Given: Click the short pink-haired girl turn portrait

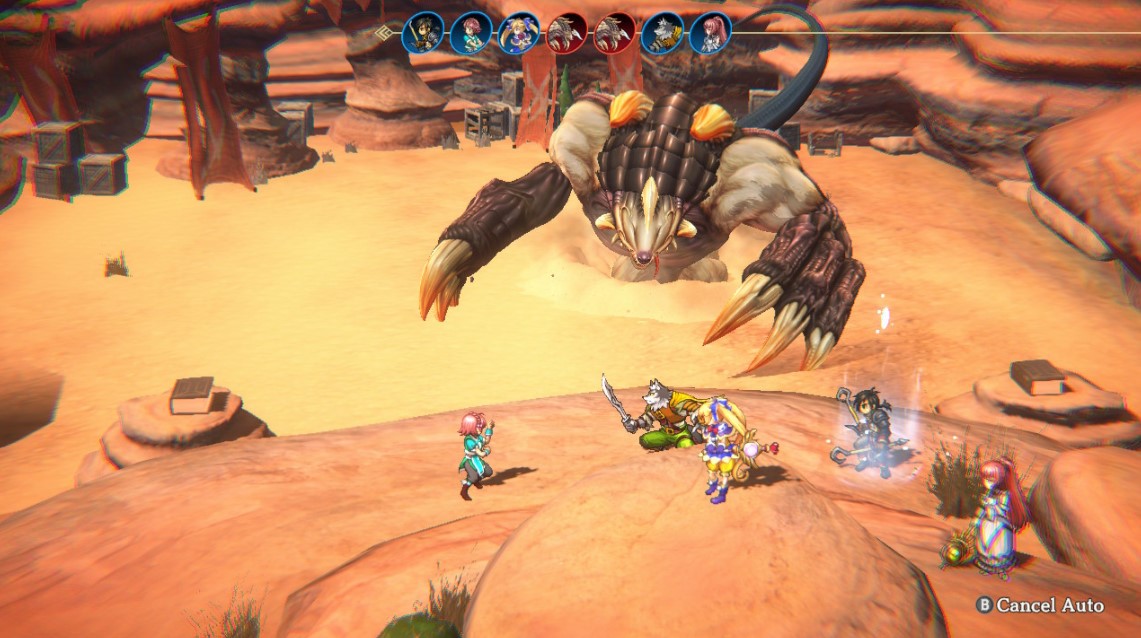Looking at the screenshot, I should (471, 33).
